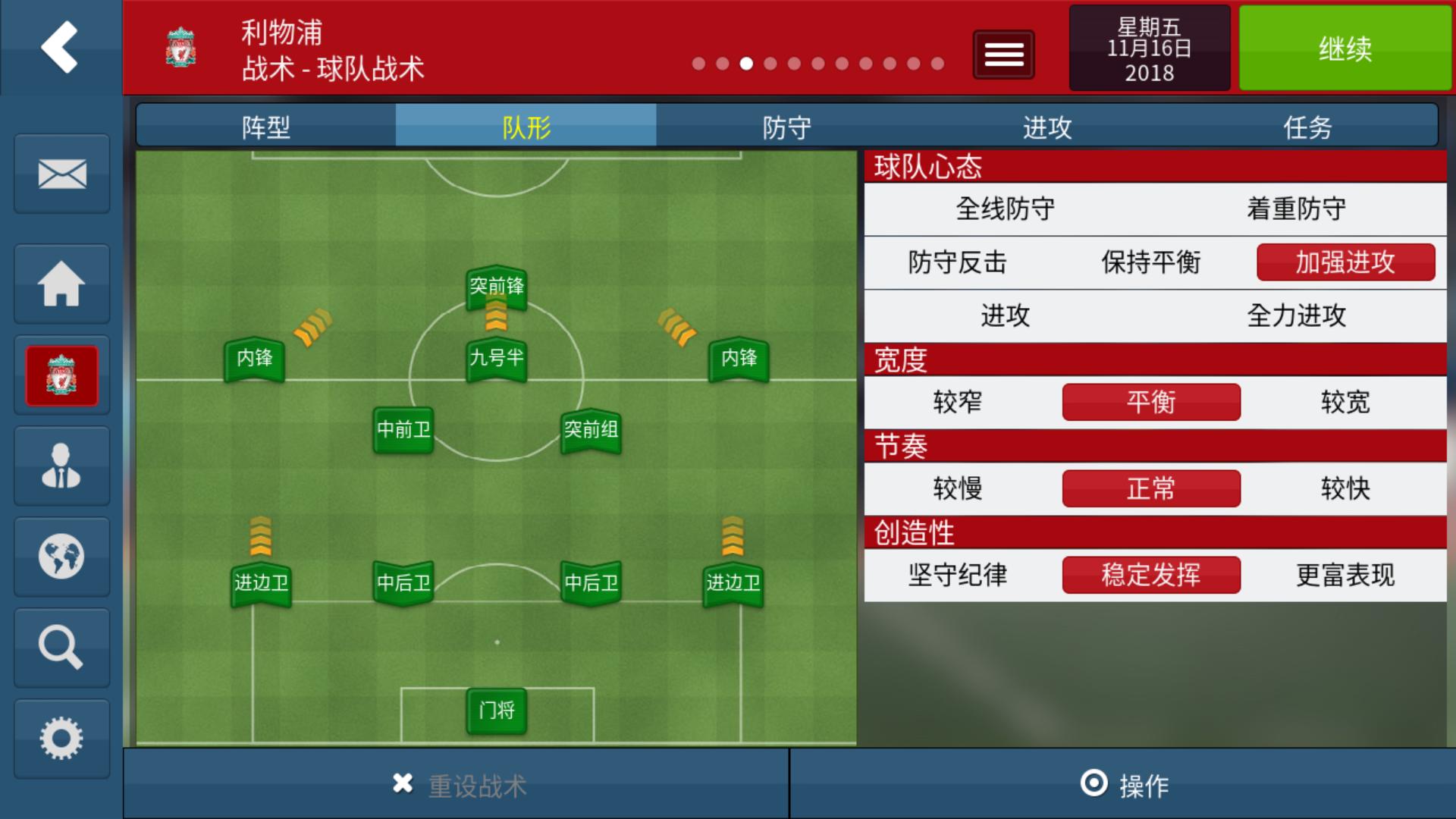Image resolution: width=1456 pixels, height=819 pixels.
Task: Open the hamburger menu
Action: pyautogui.click(x=1003, y=54)
